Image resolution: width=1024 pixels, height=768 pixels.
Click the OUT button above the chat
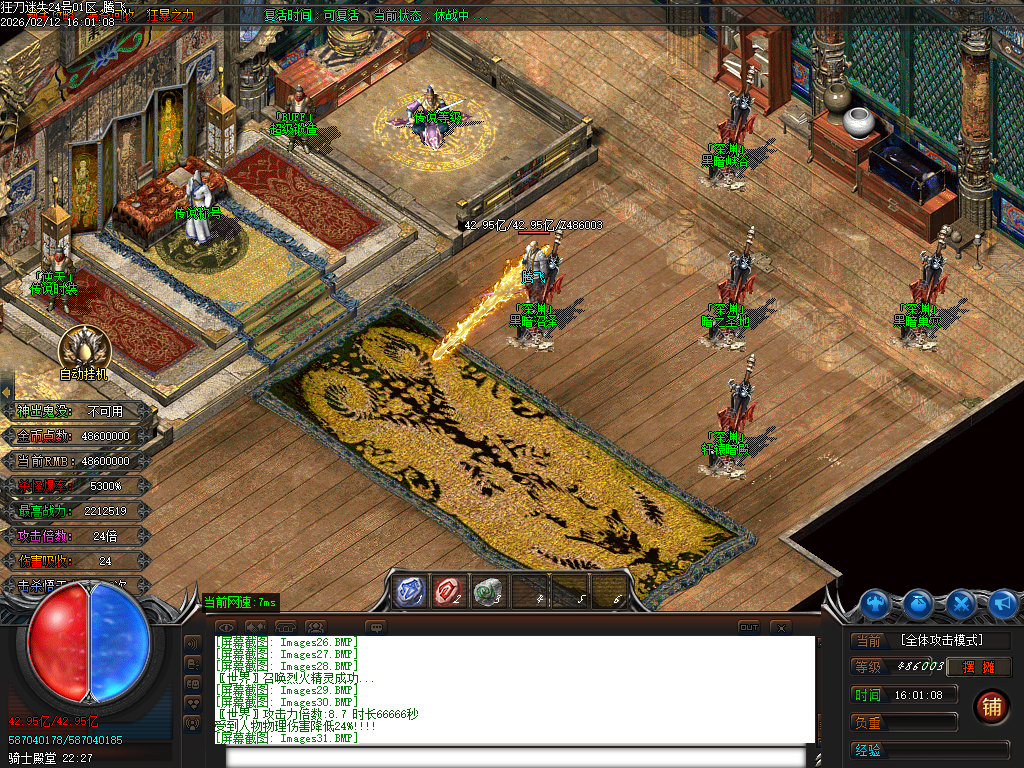tap(748, 627)
